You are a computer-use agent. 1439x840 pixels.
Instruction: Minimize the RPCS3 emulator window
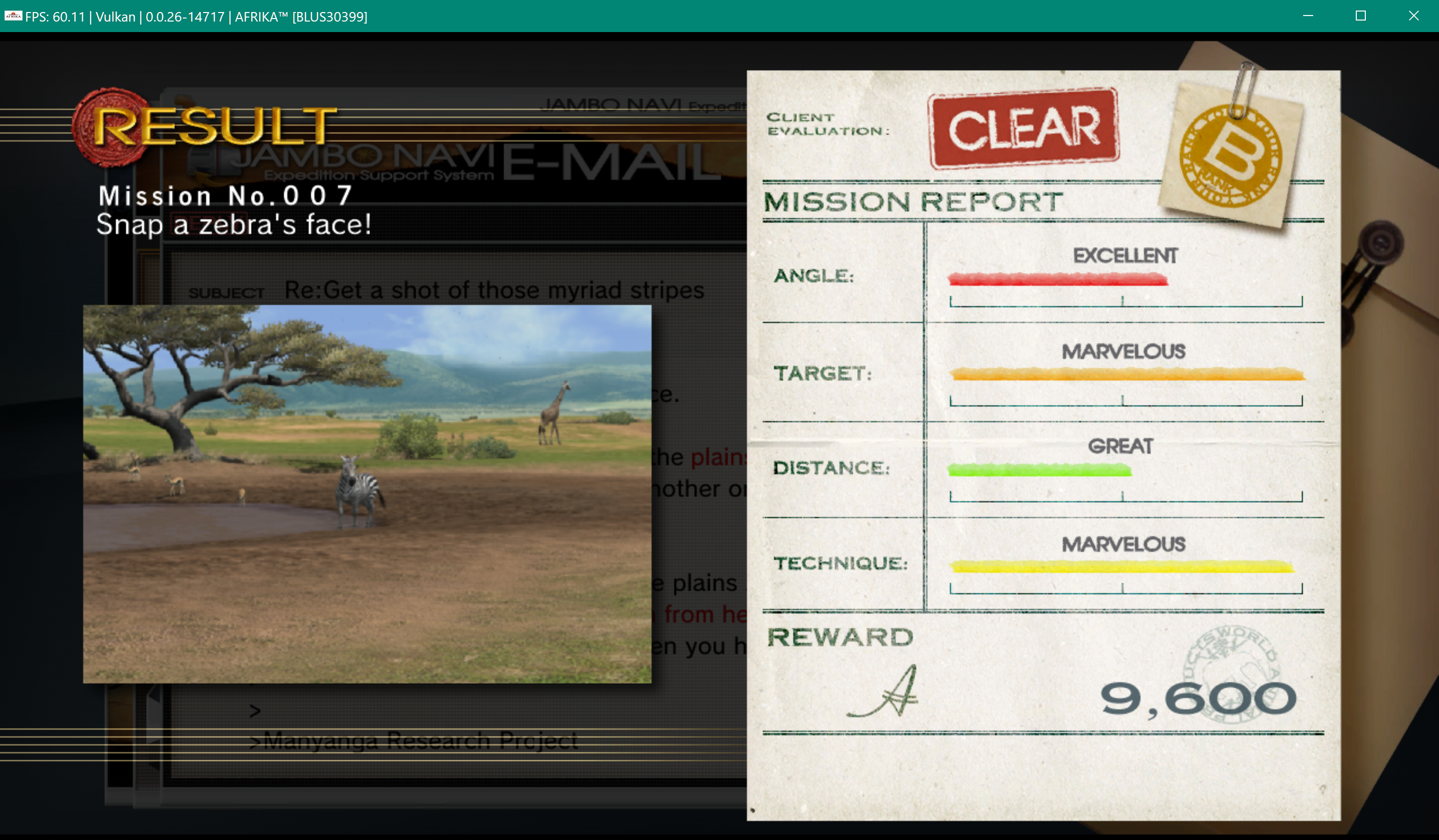pyautogui.click(x=1308, y=16)
